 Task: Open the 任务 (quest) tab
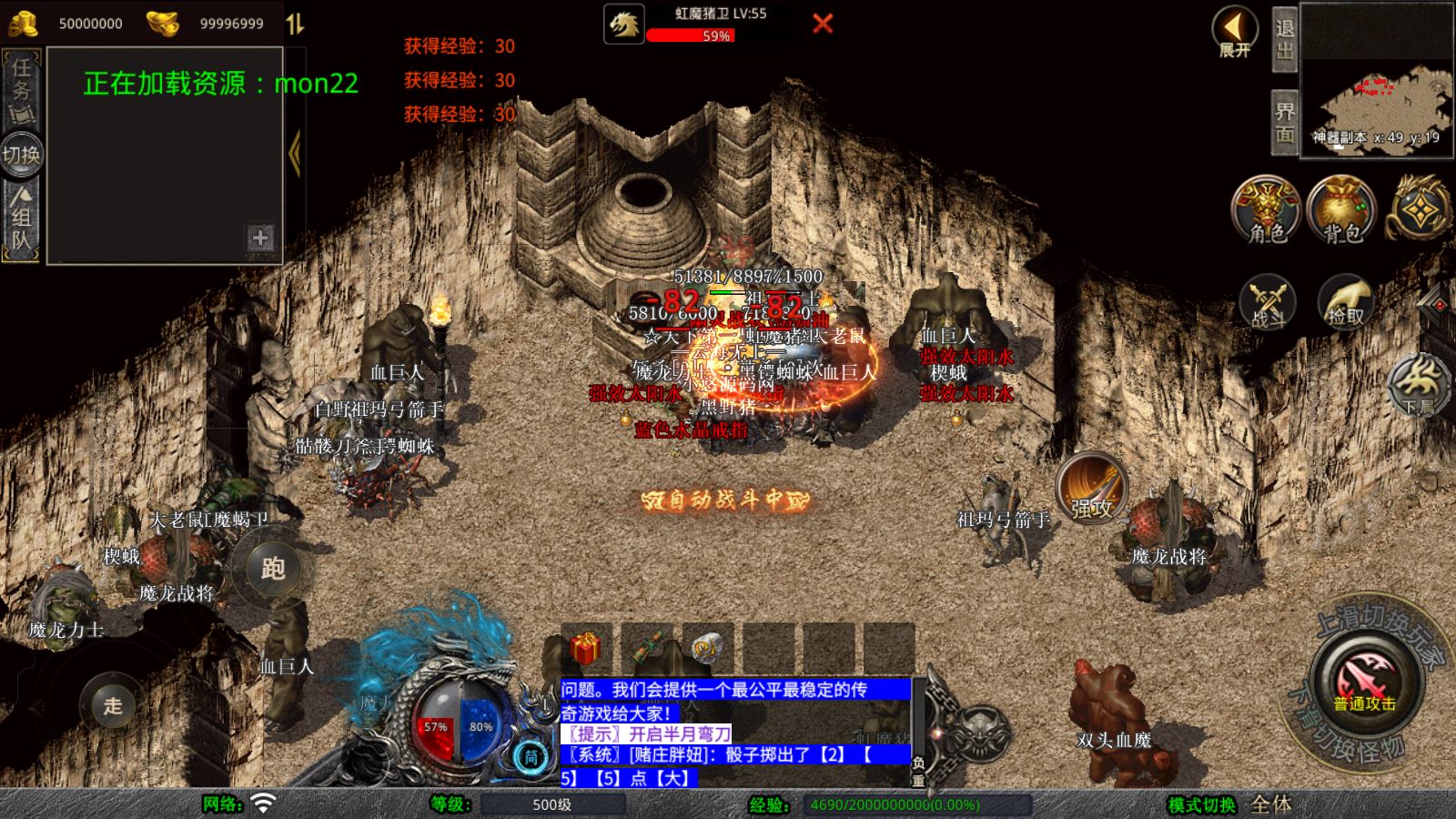(x=21, y=90)
